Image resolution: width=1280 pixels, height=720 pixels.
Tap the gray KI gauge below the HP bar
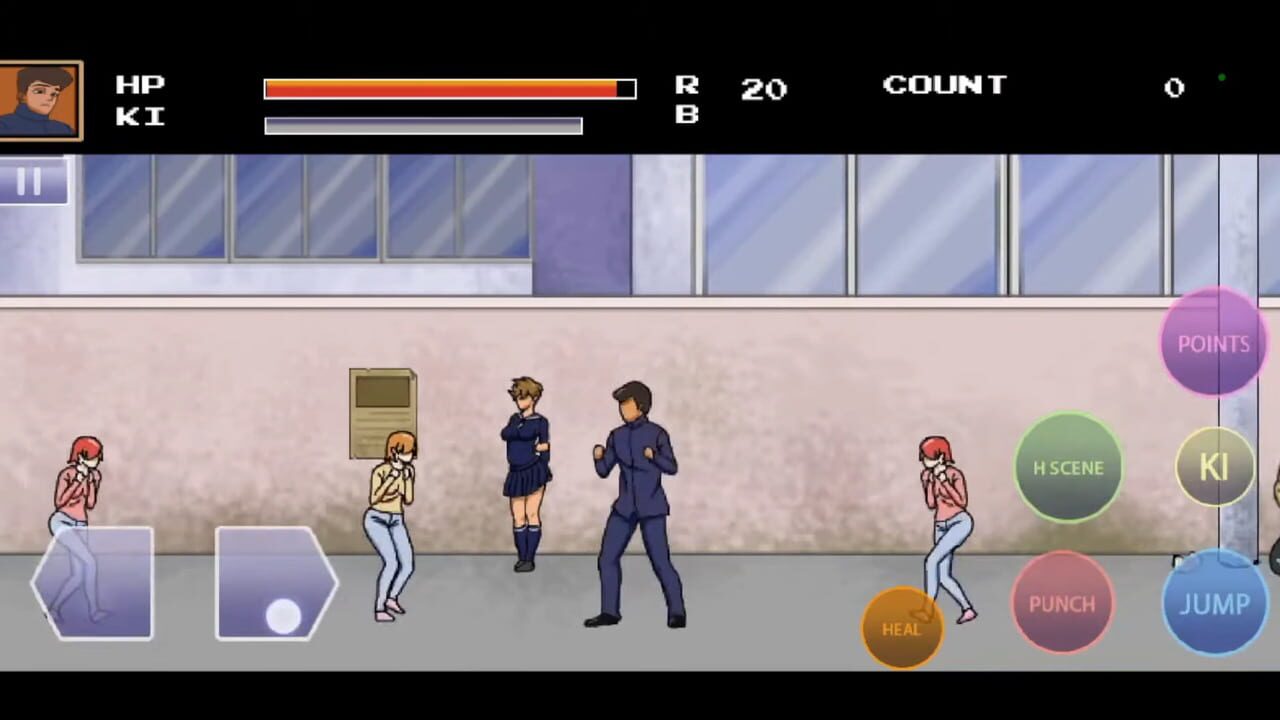422,125
